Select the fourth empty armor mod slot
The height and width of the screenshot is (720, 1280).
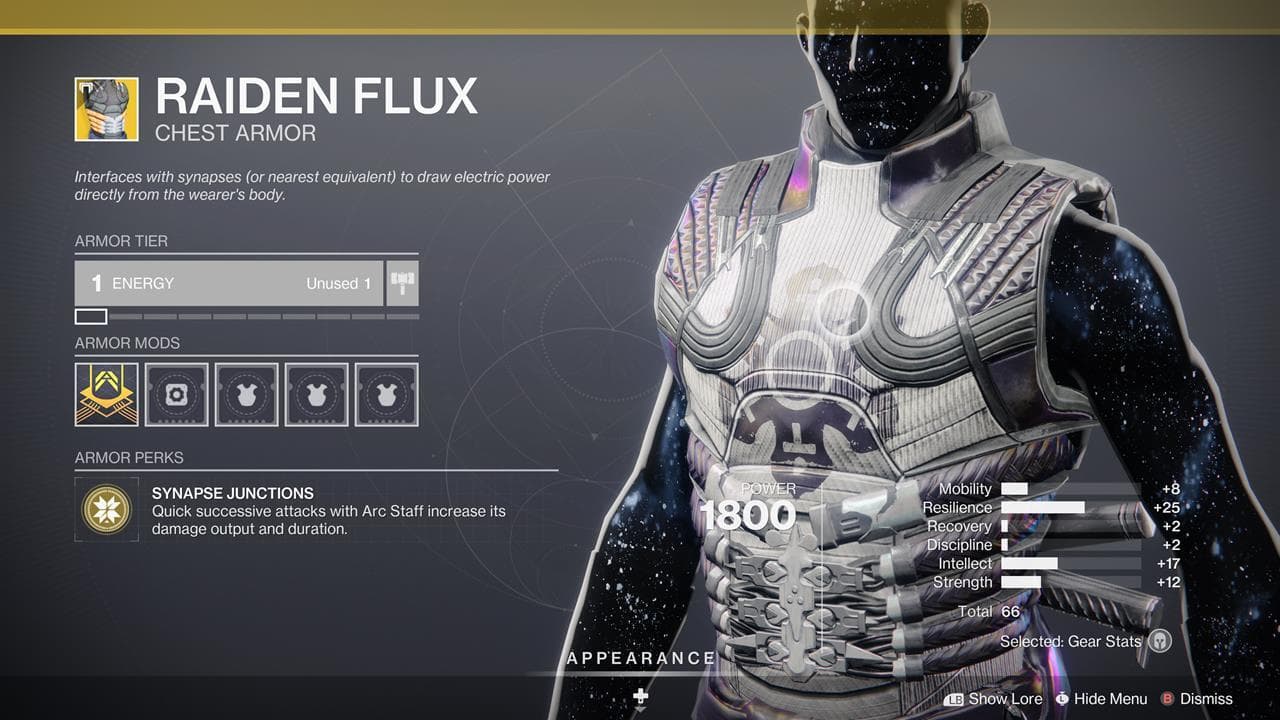386,394
